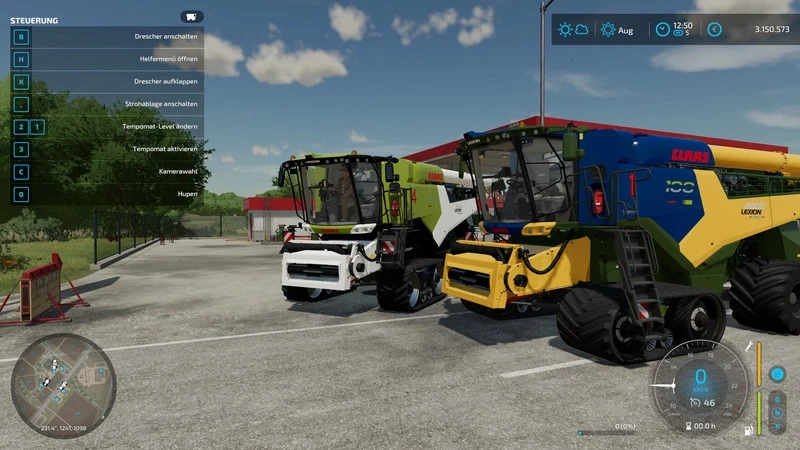Choose the N neutral gear indicator
Viewport: 800px width, 450px height.
point(777,413)
